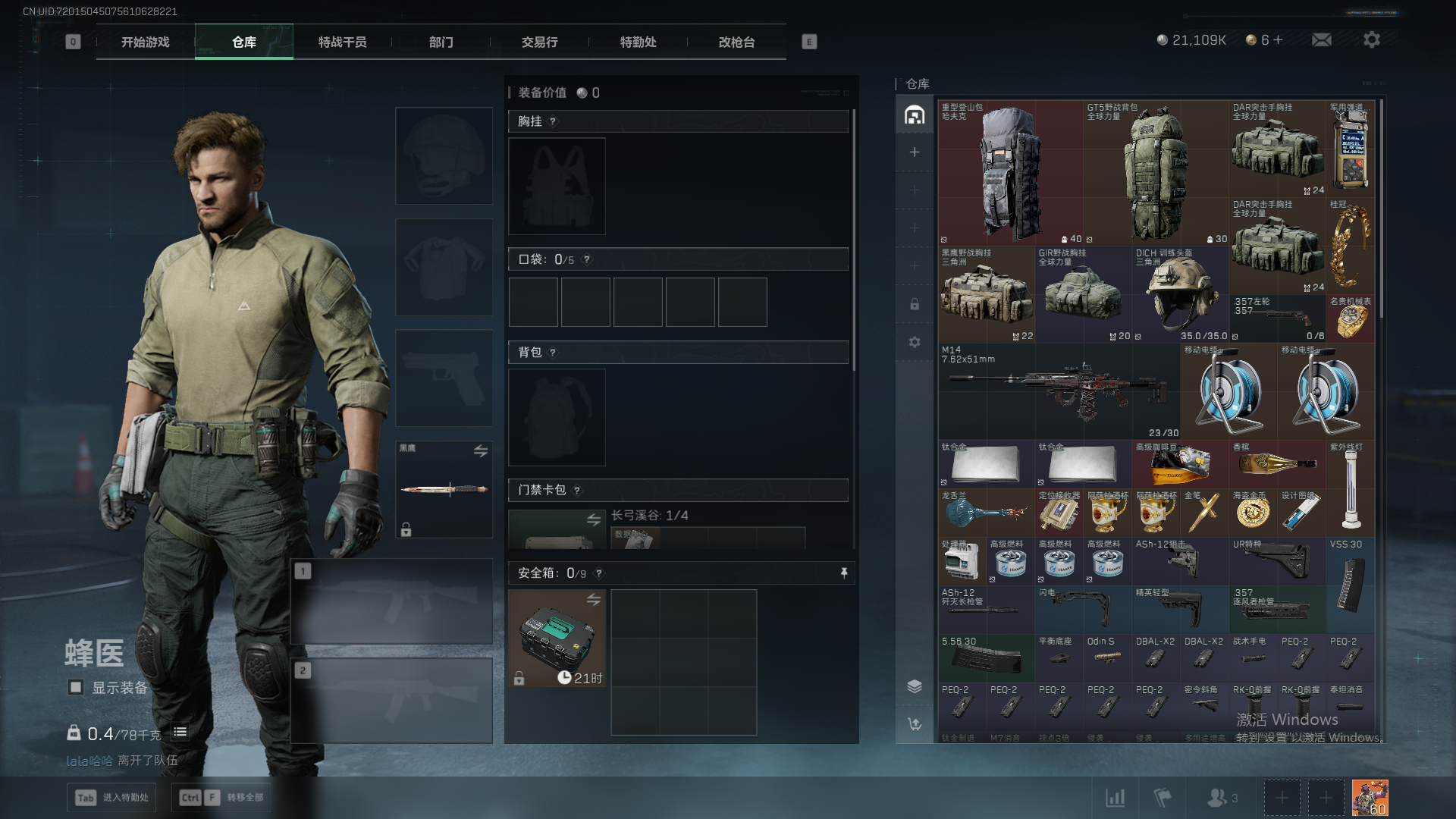1456x819 pixels.
Task: Click the pin icon on 安全箱 header
Action: [844, 573]
